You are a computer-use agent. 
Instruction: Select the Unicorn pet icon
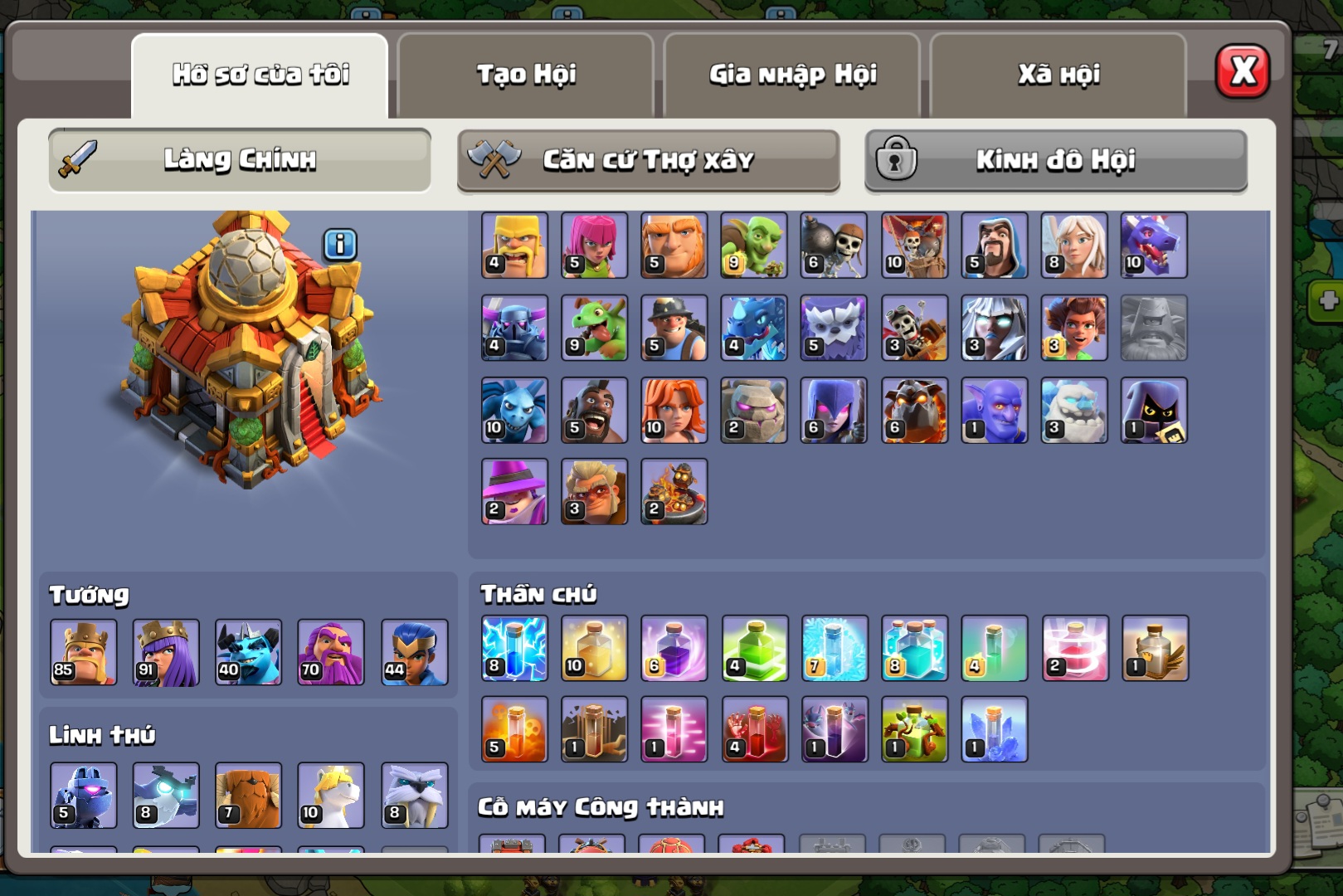[331, 796]
